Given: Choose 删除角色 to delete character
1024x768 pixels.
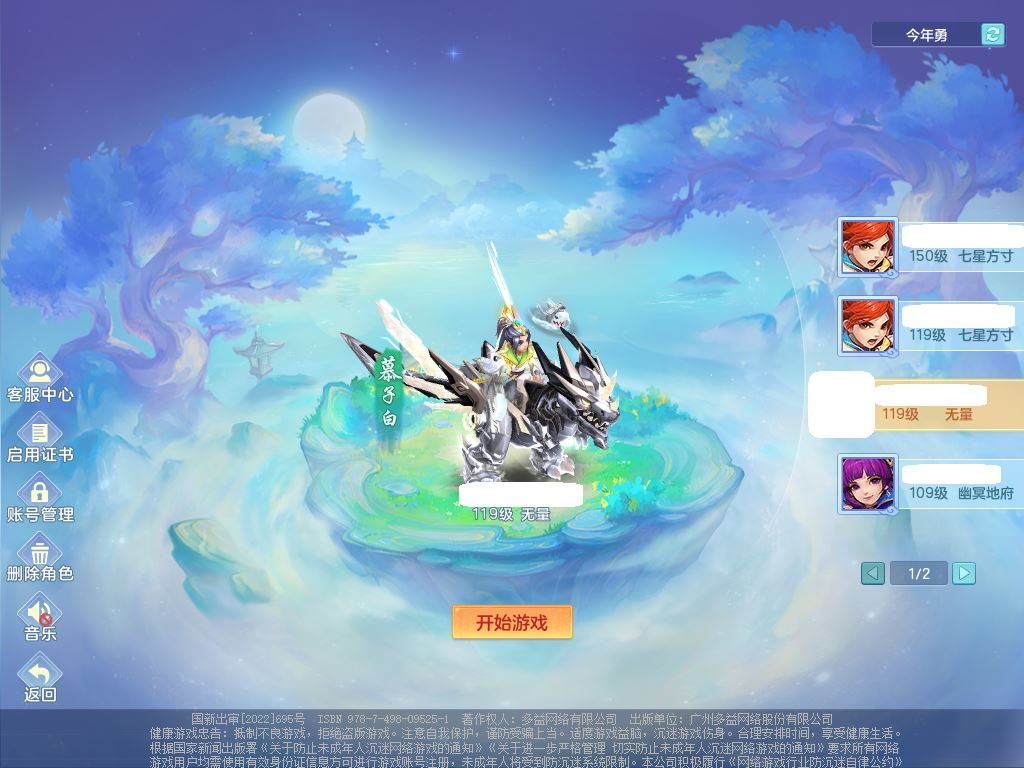Looking at the screenshot, I should 40,556.
